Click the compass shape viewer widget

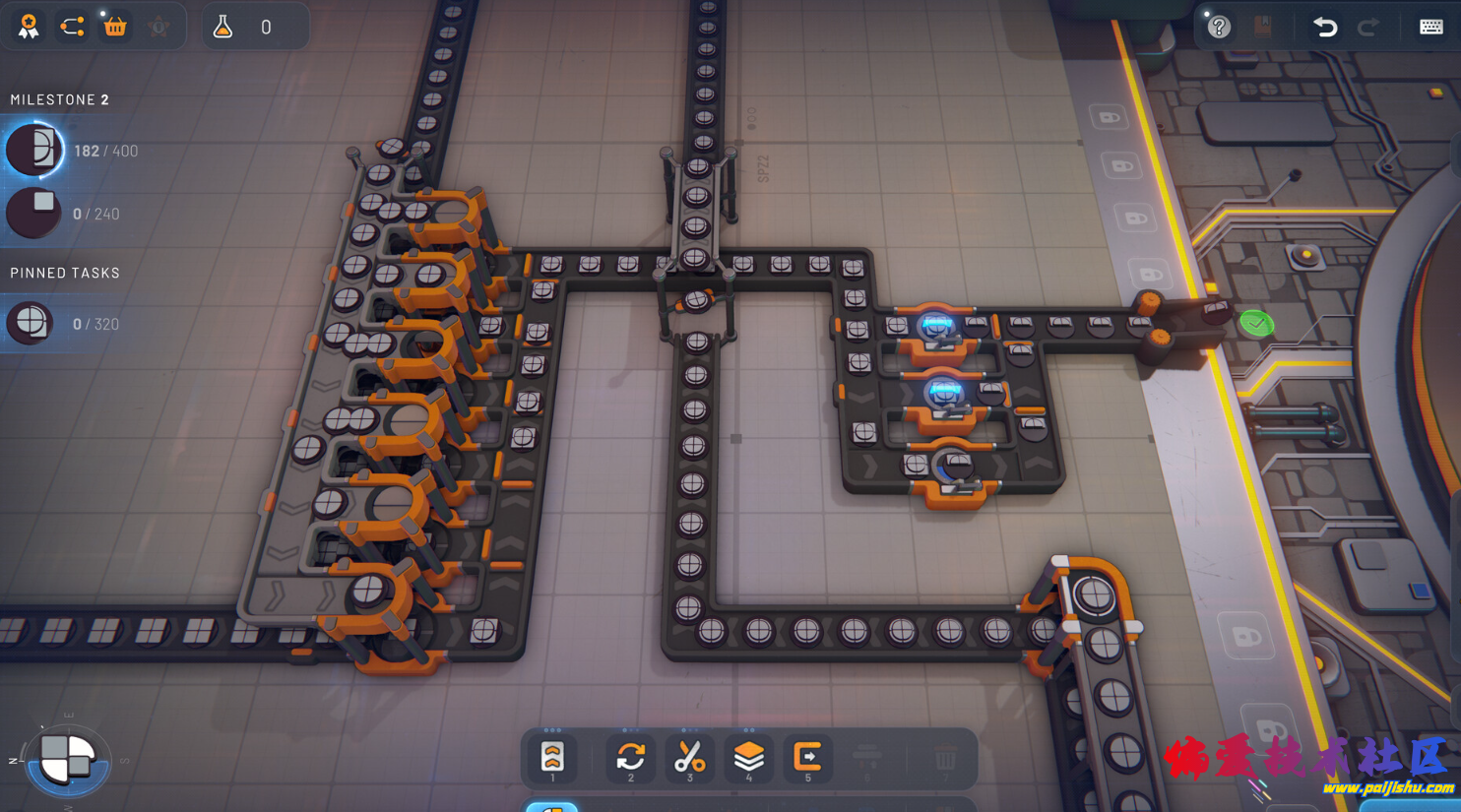point(68,760)
